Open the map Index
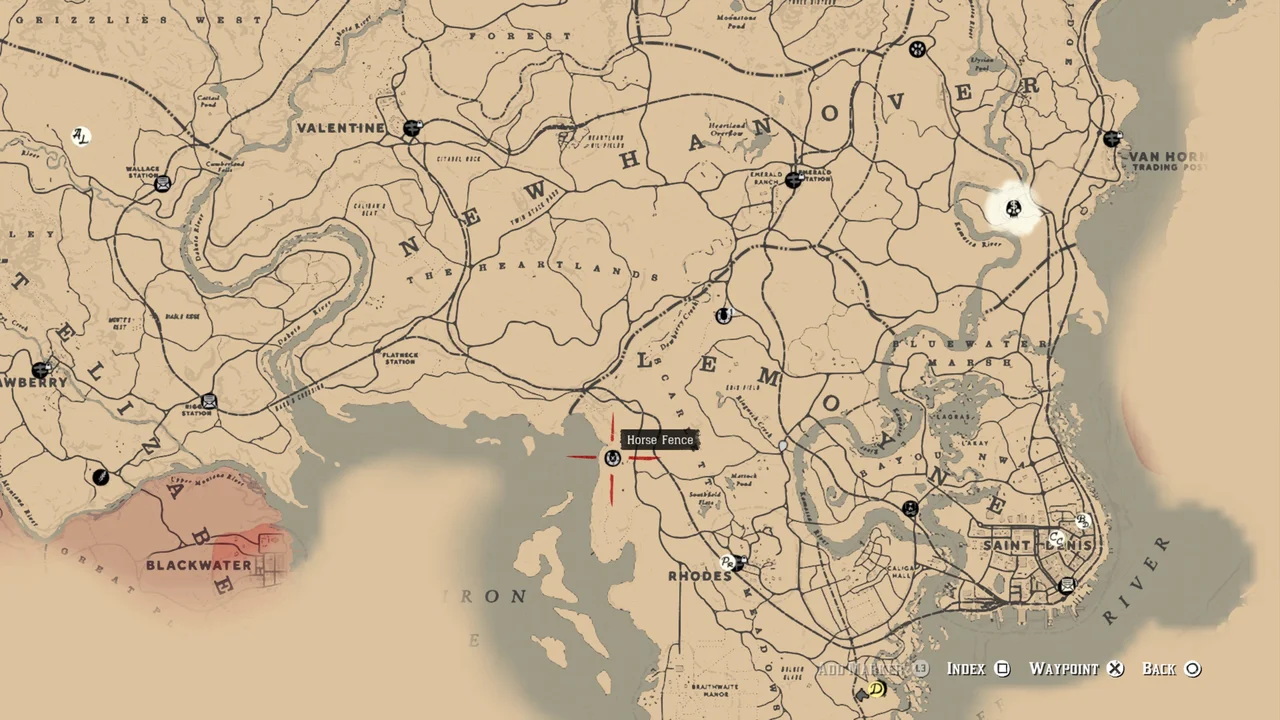Screen dimensions: 1280x720 [x=967, y=668]
